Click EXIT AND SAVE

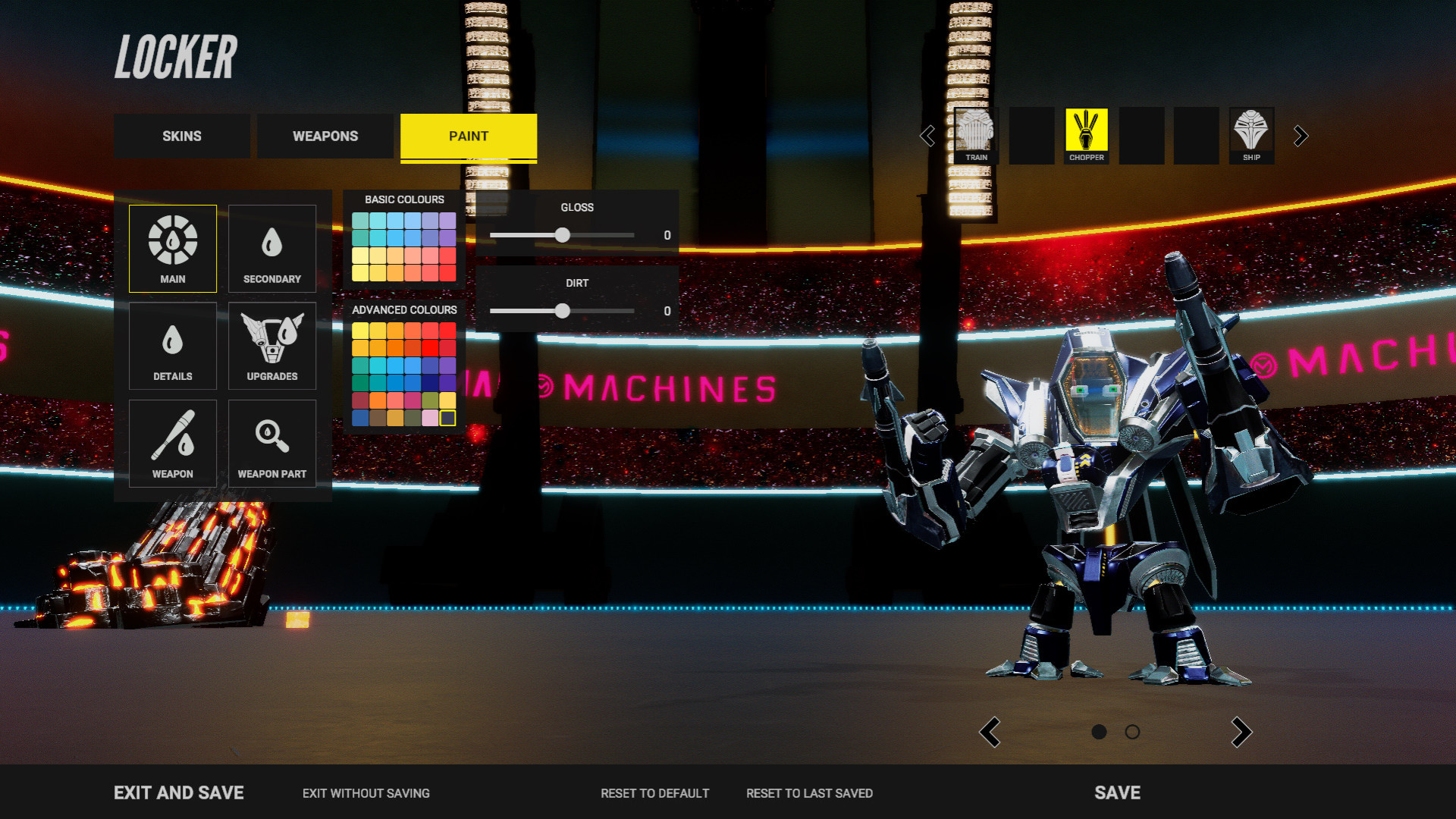pos(178,792)
